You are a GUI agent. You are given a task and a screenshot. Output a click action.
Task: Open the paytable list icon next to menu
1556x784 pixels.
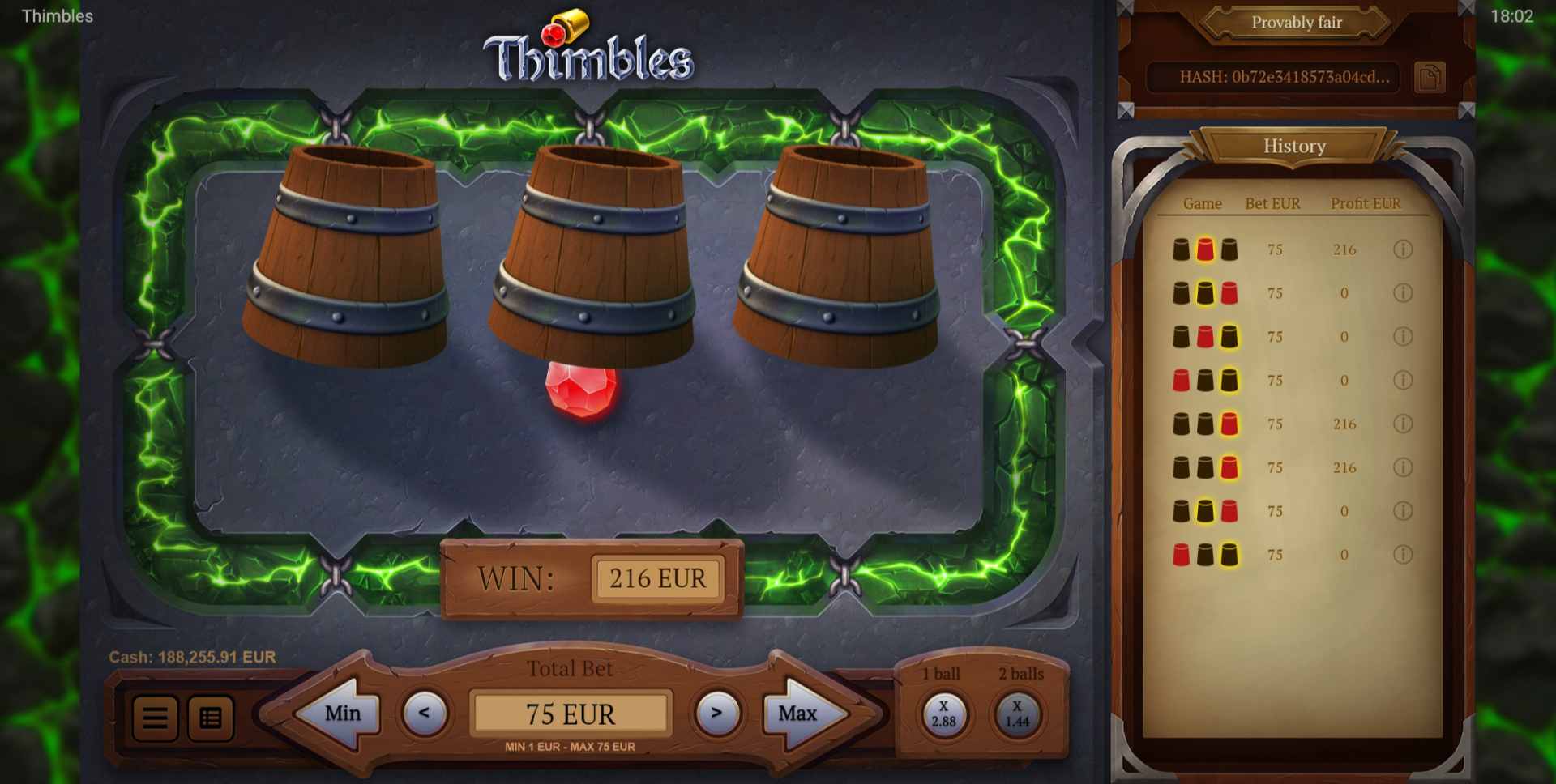click(209, 718)
